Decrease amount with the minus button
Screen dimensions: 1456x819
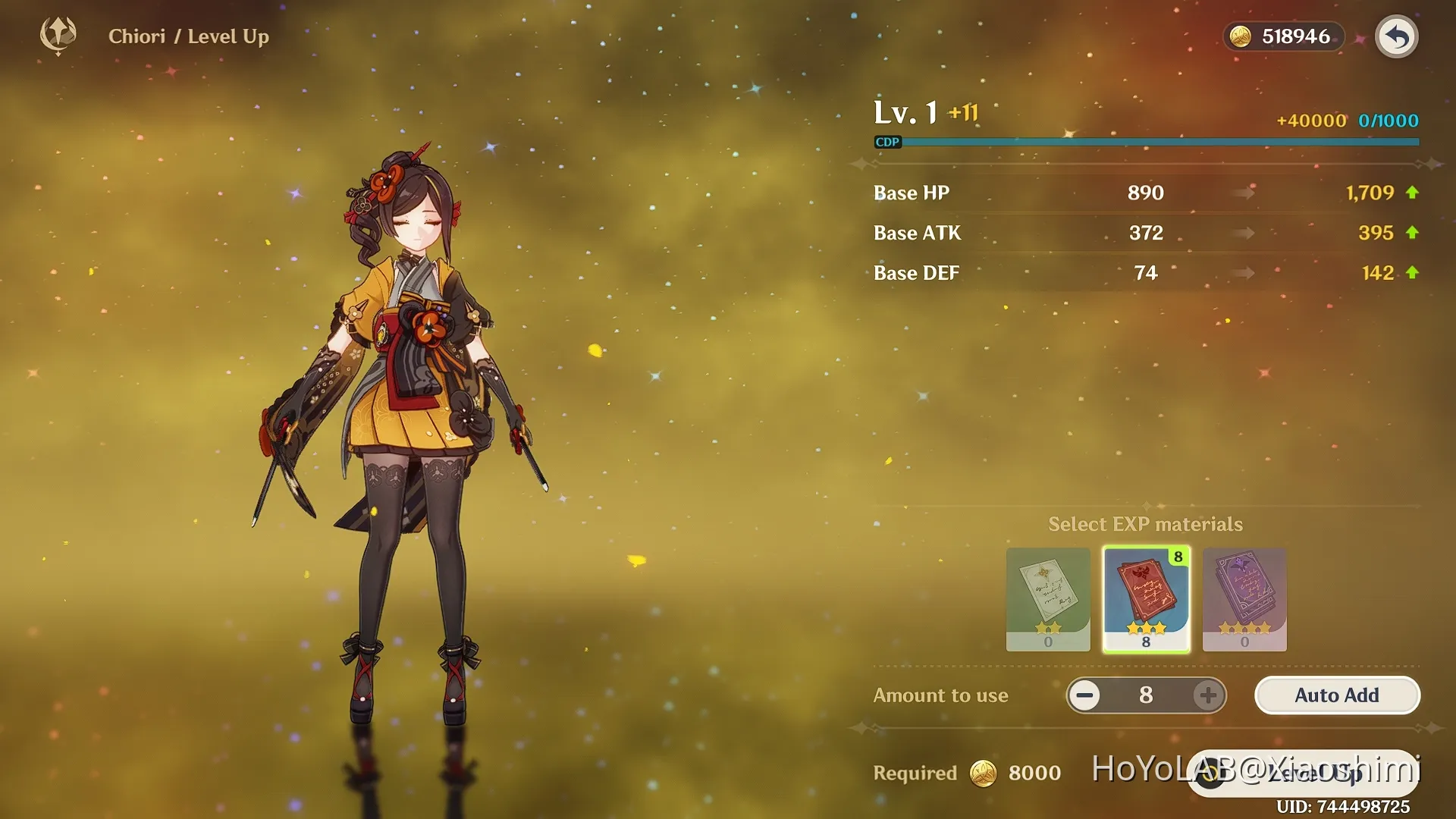1085,695
